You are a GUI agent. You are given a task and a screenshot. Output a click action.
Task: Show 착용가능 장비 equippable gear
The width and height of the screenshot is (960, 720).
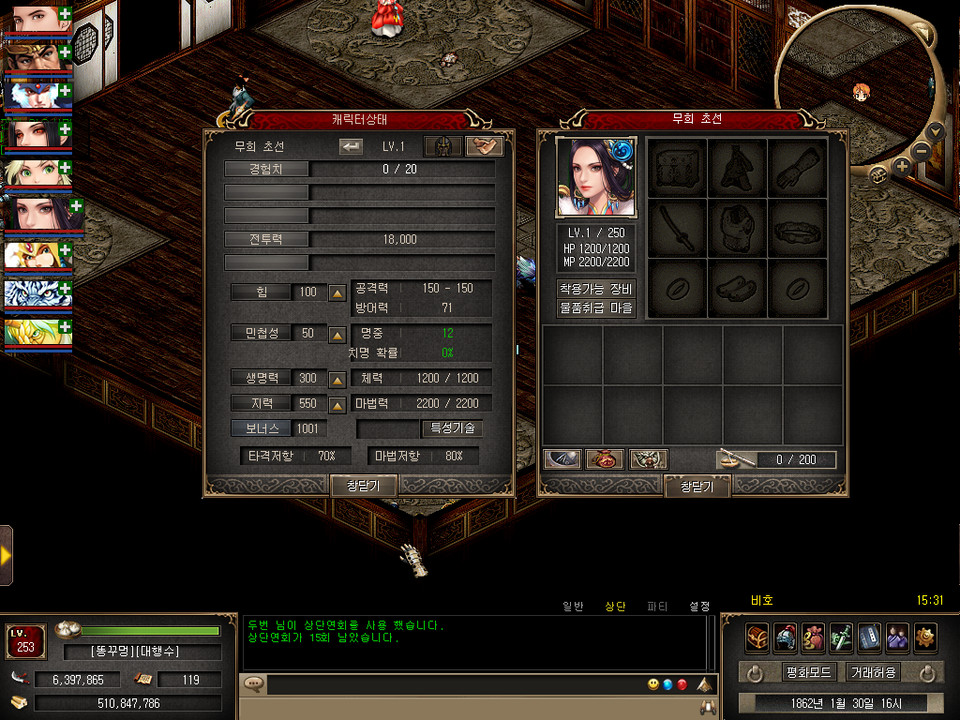tap(596, 289)
